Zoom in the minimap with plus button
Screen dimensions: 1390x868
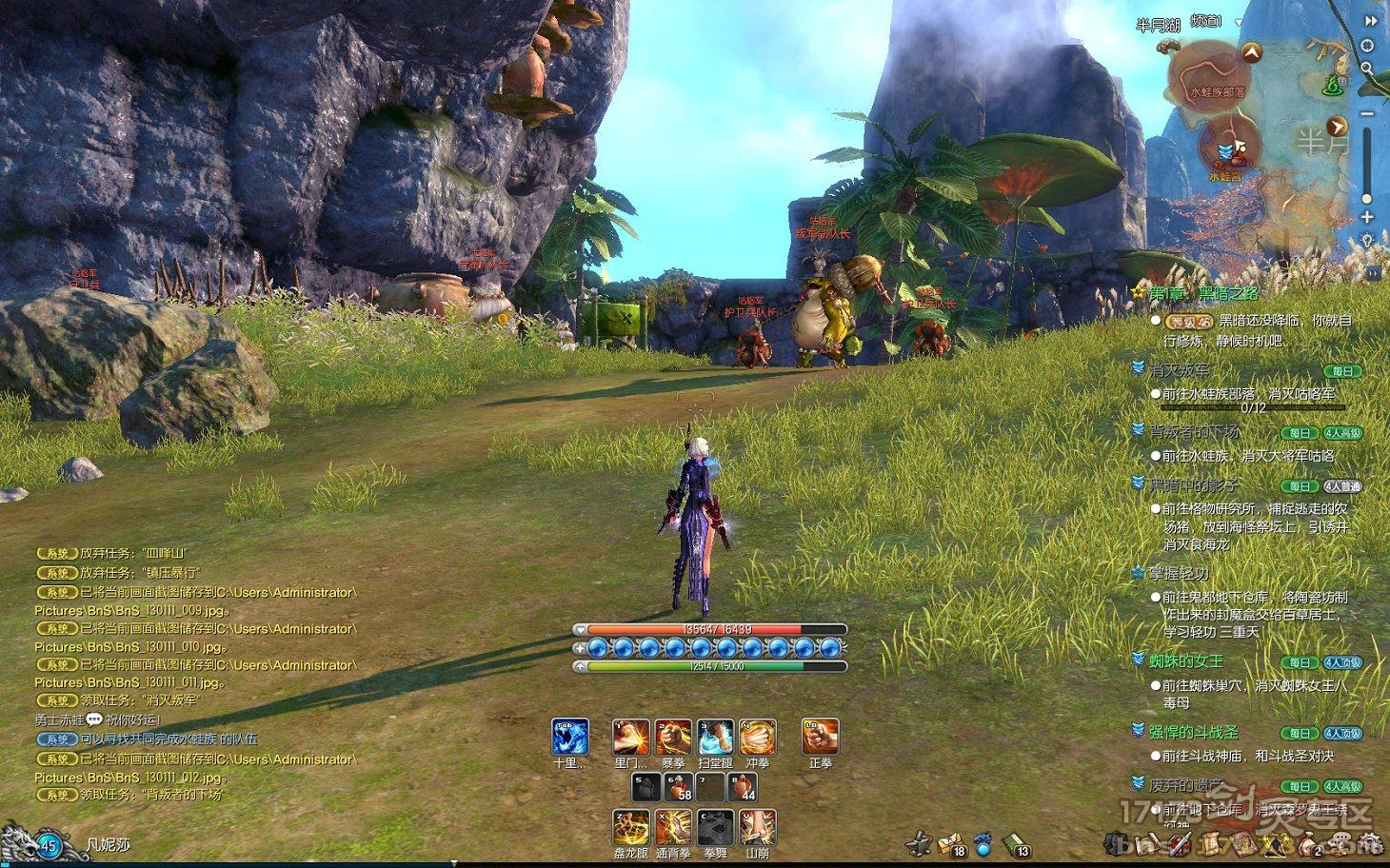coord(1367,217)
